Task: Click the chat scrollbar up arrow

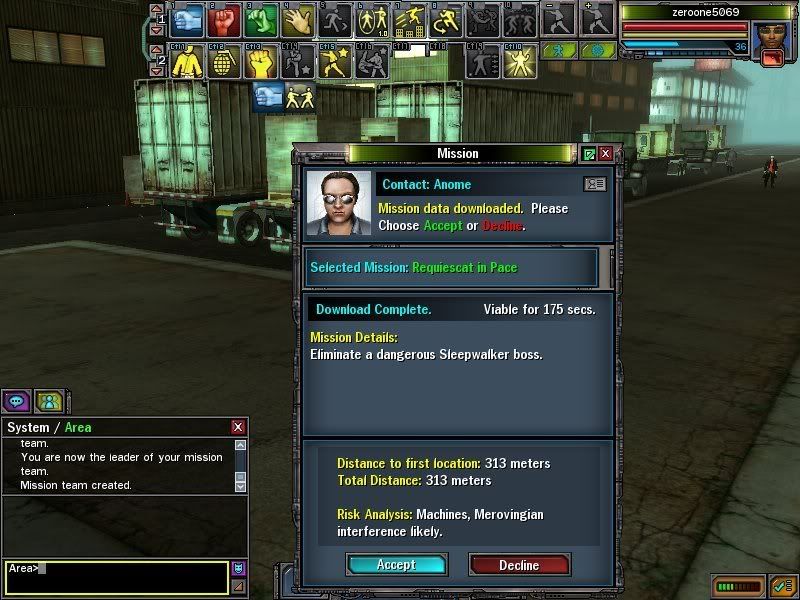Action: 240,445
